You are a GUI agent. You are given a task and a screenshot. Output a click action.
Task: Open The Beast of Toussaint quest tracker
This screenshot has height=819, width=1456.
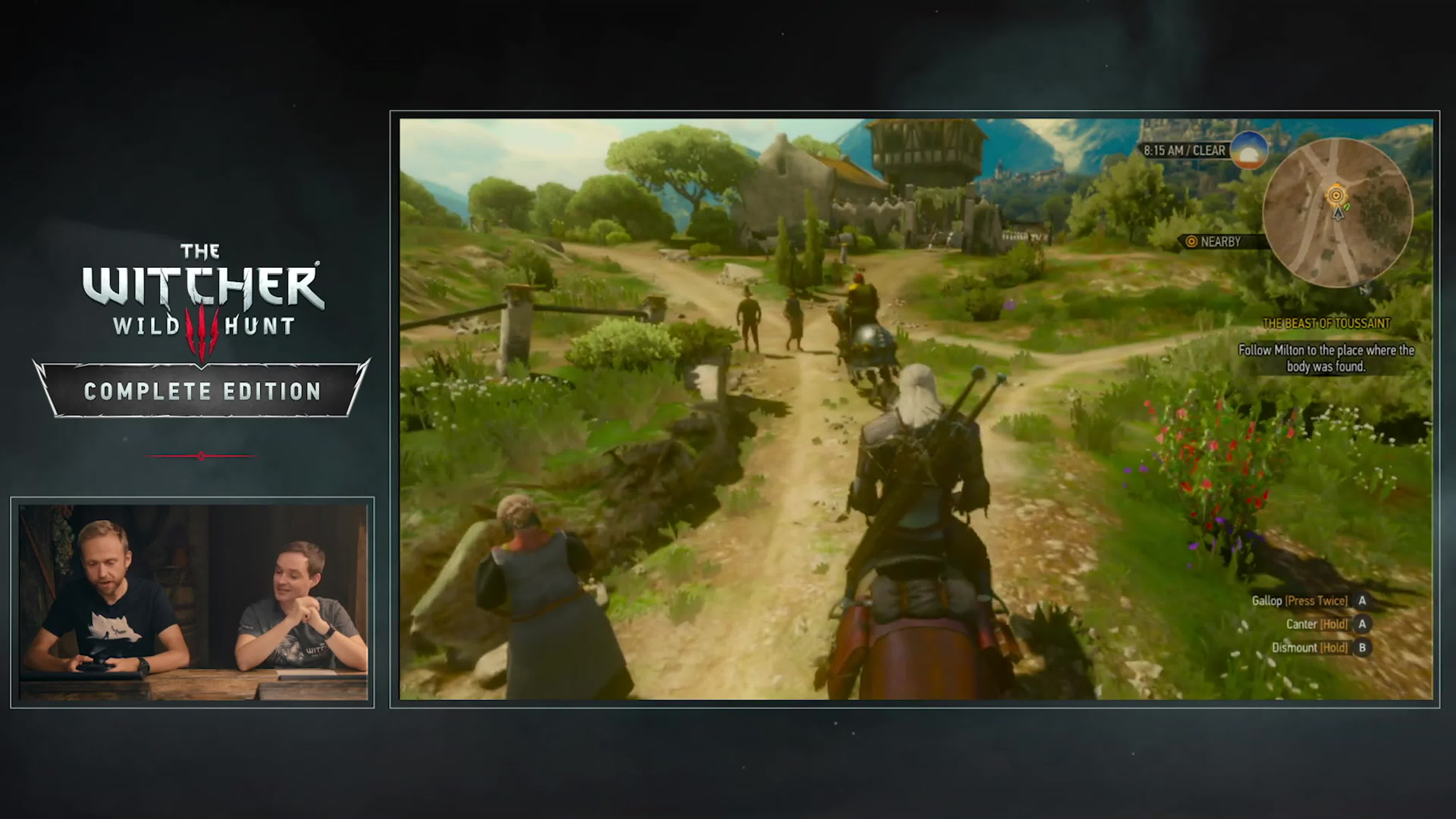click(x=1326, y=323)
